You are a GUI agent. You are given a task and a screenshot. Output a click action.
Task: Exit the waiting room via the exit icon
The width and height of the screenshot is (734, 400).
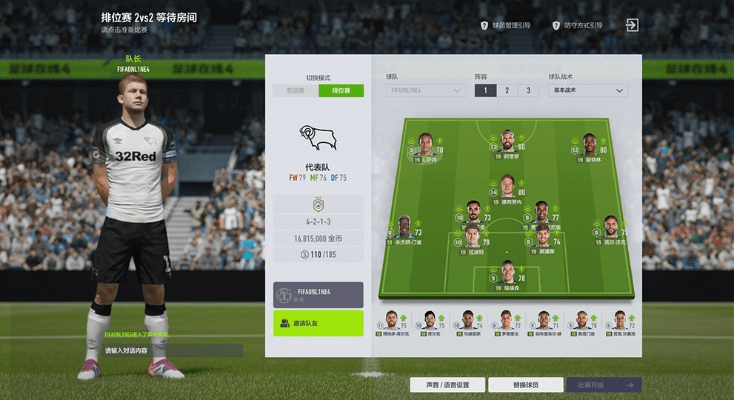[x=632, y=25]
